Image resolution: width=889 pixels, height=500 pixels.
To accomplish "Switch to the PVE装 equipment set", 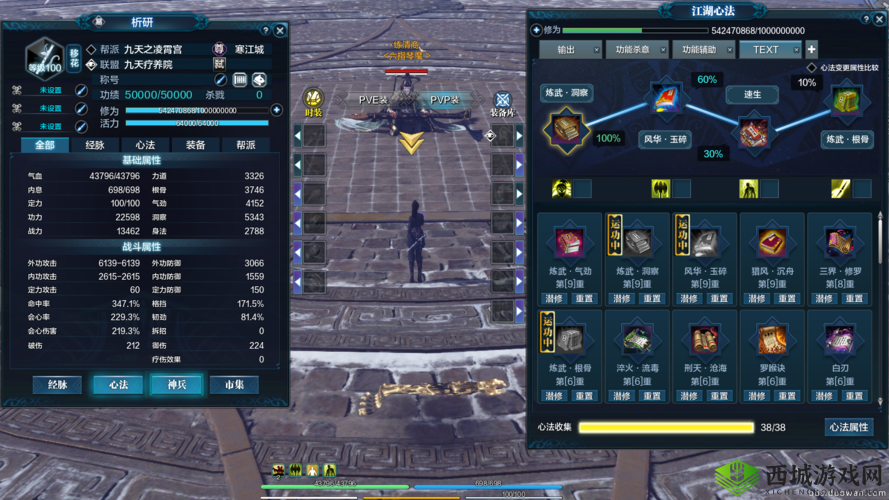I will click(x=373, y=100).
